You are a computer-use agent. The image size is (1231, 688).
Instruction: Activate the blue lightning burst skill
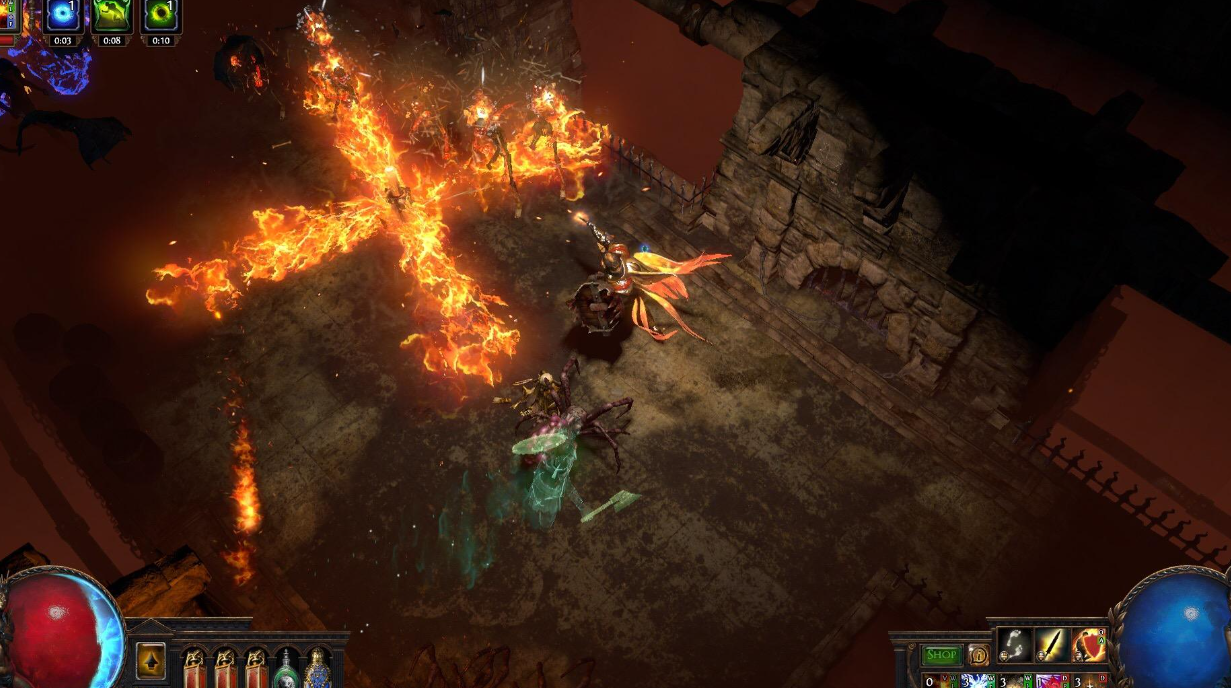click(x=976, y=681)
